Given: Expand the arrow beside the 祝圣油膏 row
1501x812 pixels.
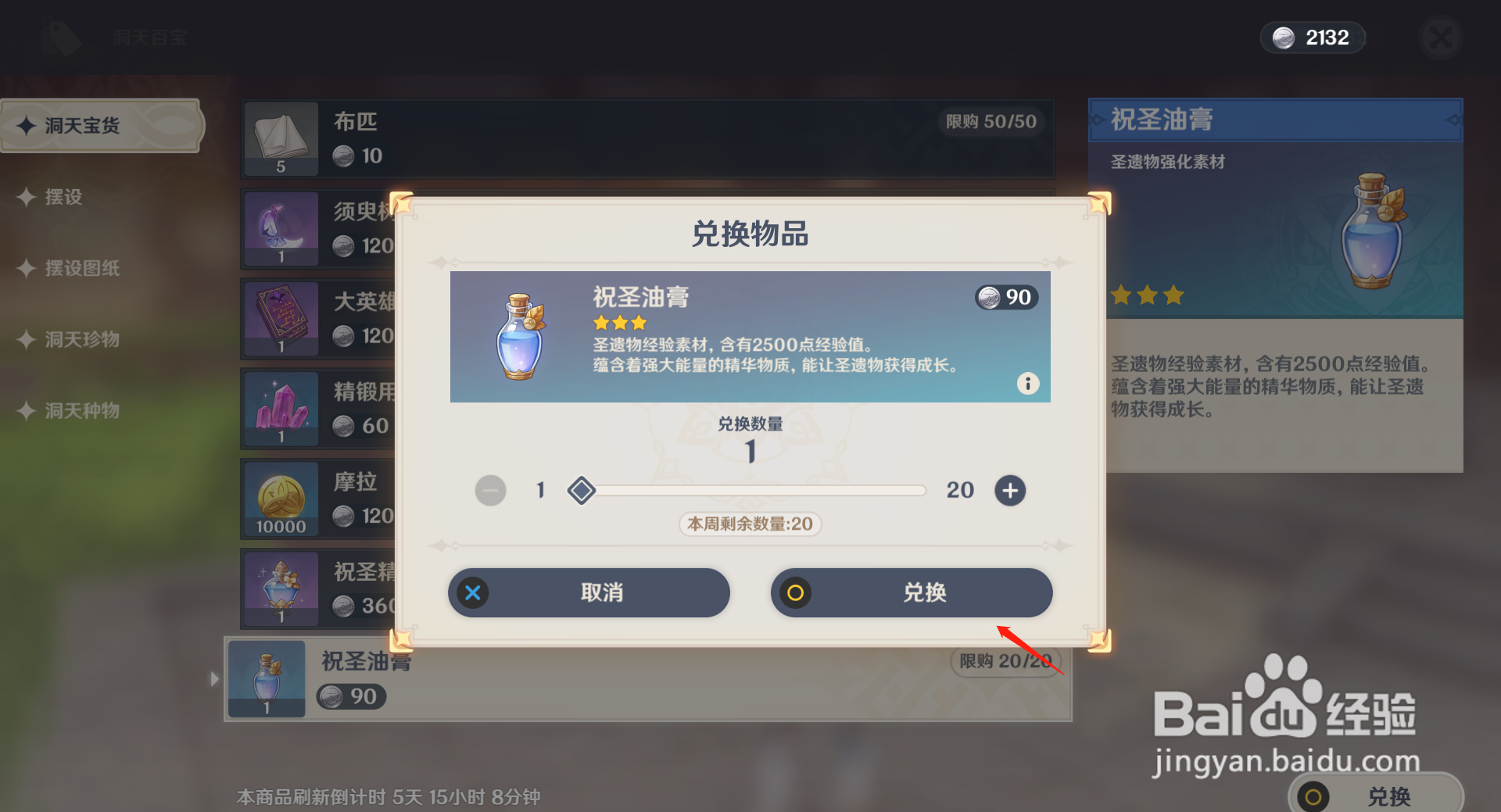Looking at the screenshot, I should (215, 679).
